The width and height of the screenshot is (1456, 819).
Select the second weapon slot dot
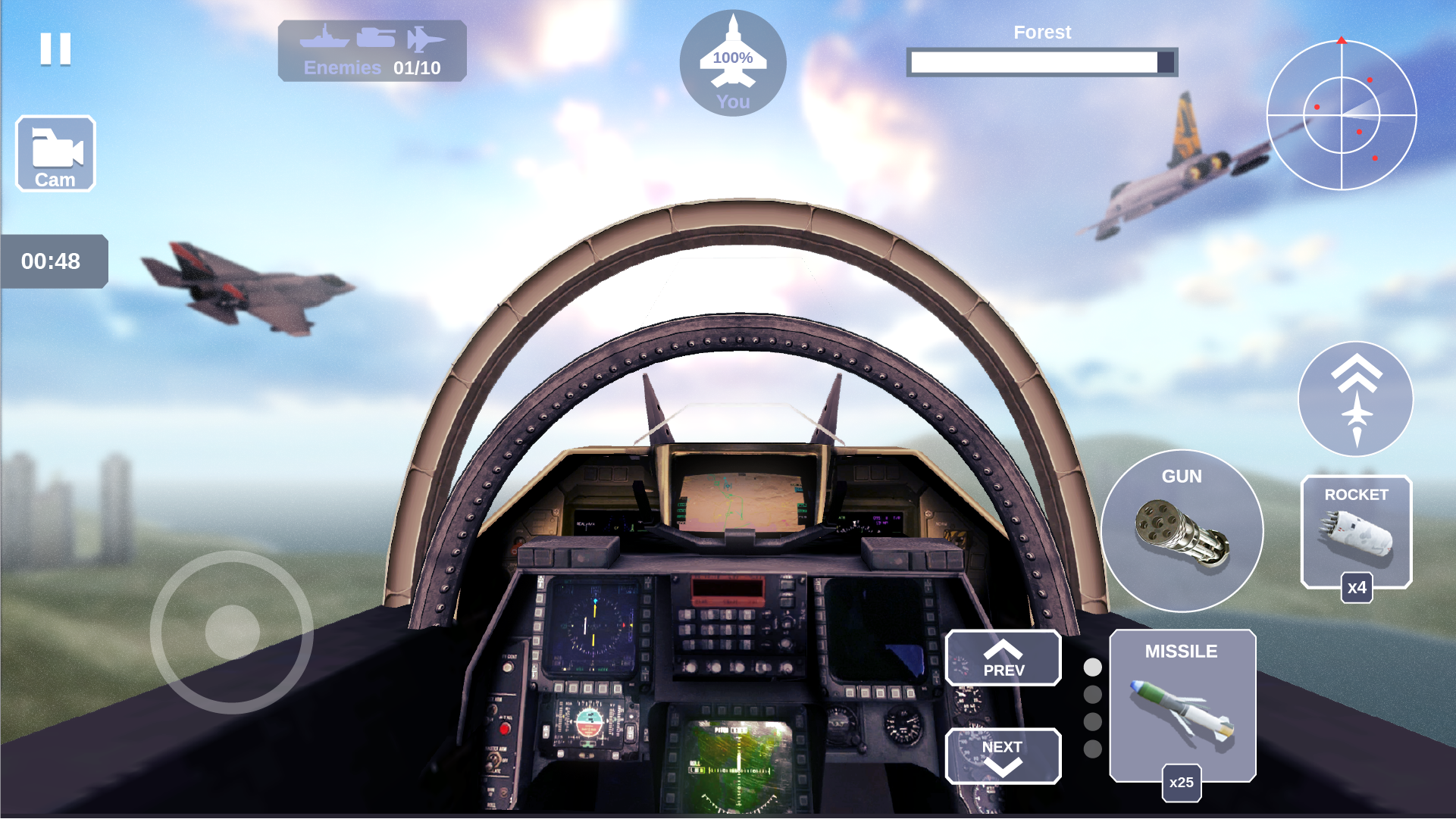point(1091,693)
